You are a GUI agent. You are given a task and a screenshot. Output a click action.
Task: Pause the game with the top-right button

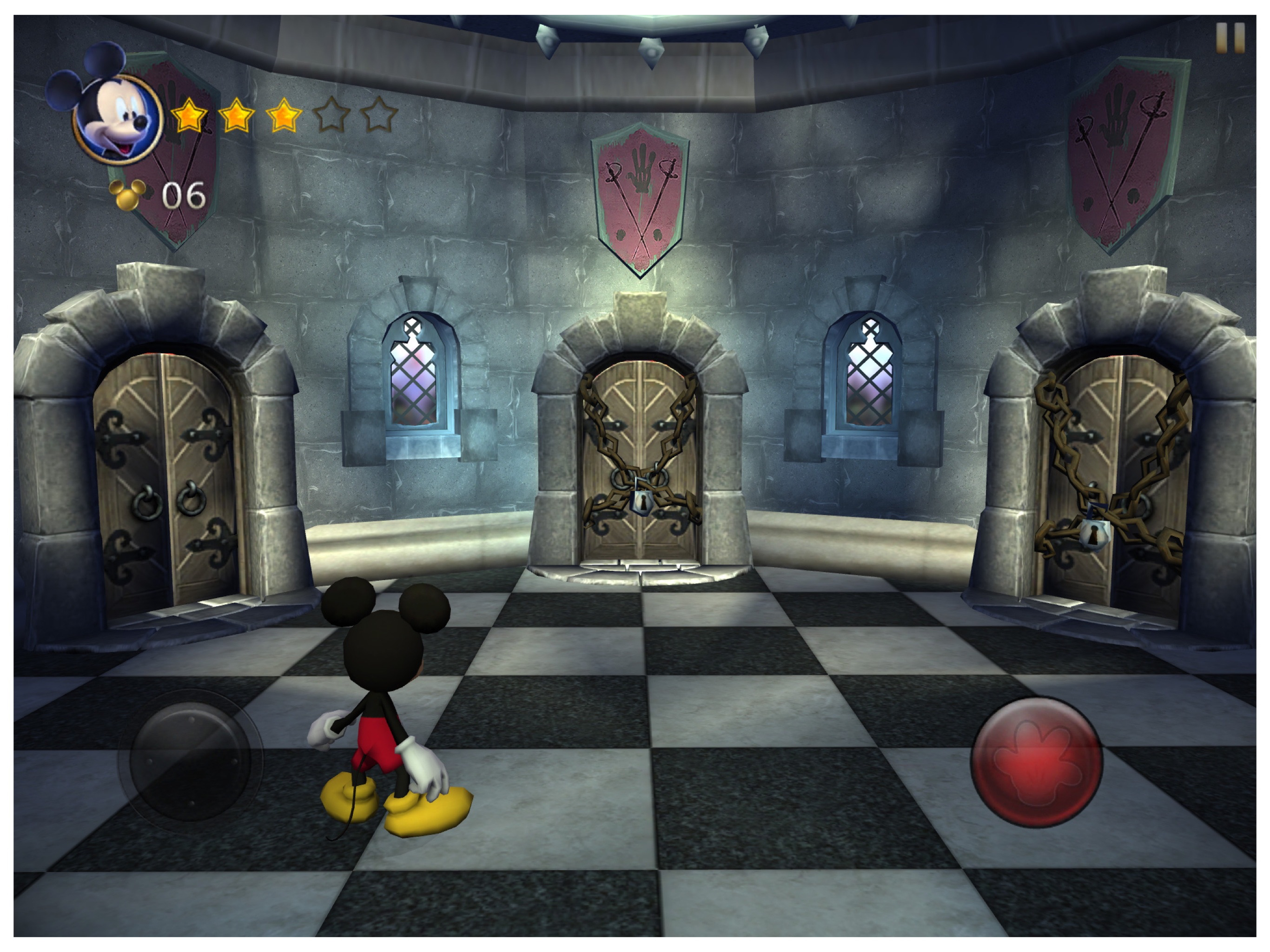(x=1230, y=38)
